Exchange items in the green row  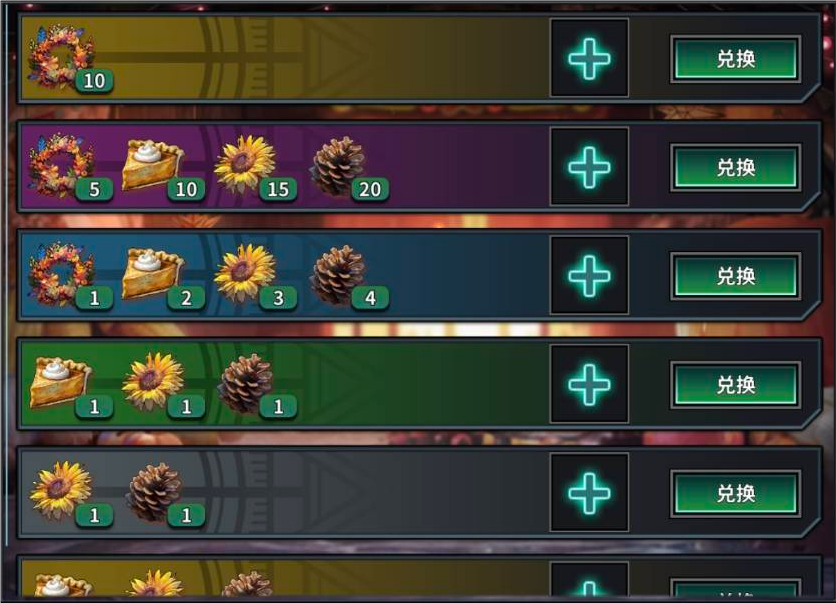[735, 385]
